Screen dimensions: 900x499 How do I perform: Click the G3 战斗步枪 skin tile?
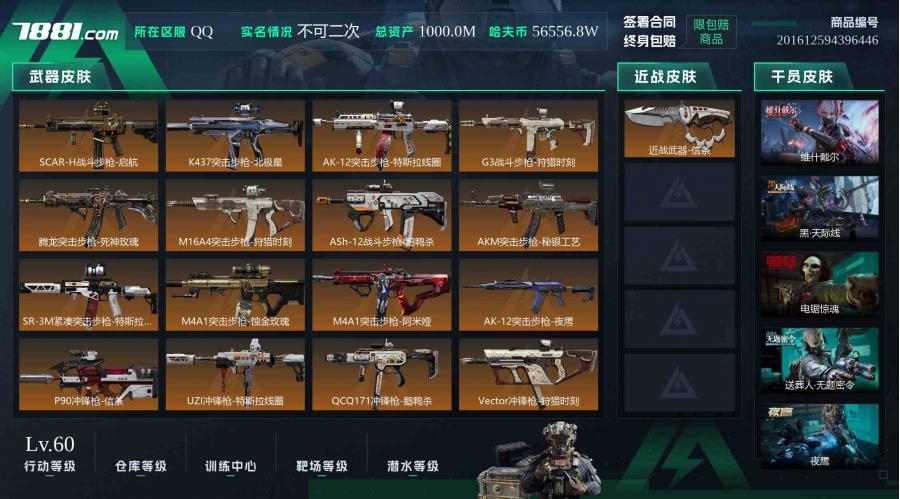[x=528, y=135]
